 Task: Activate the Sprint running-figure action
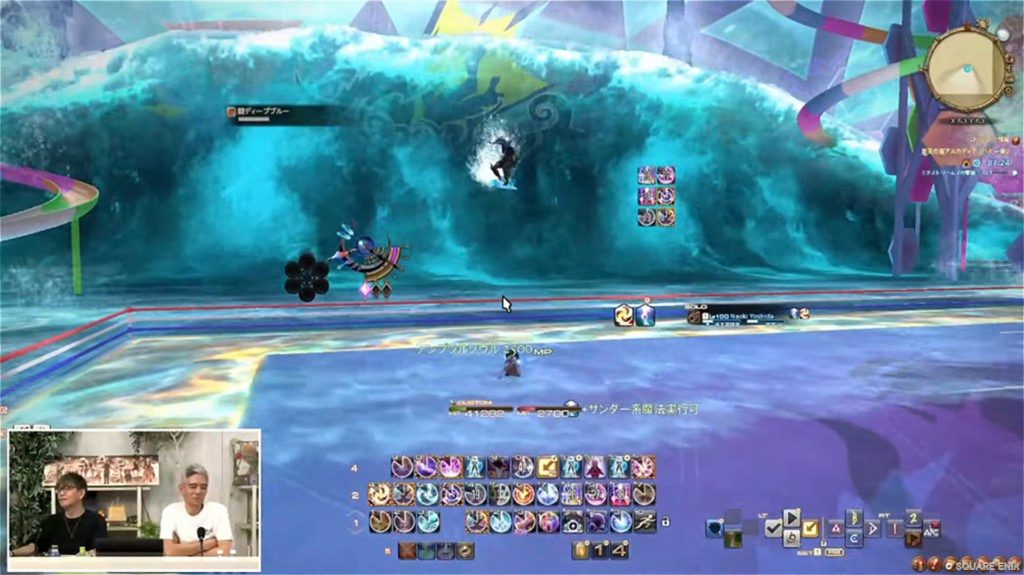click(644, 521)
